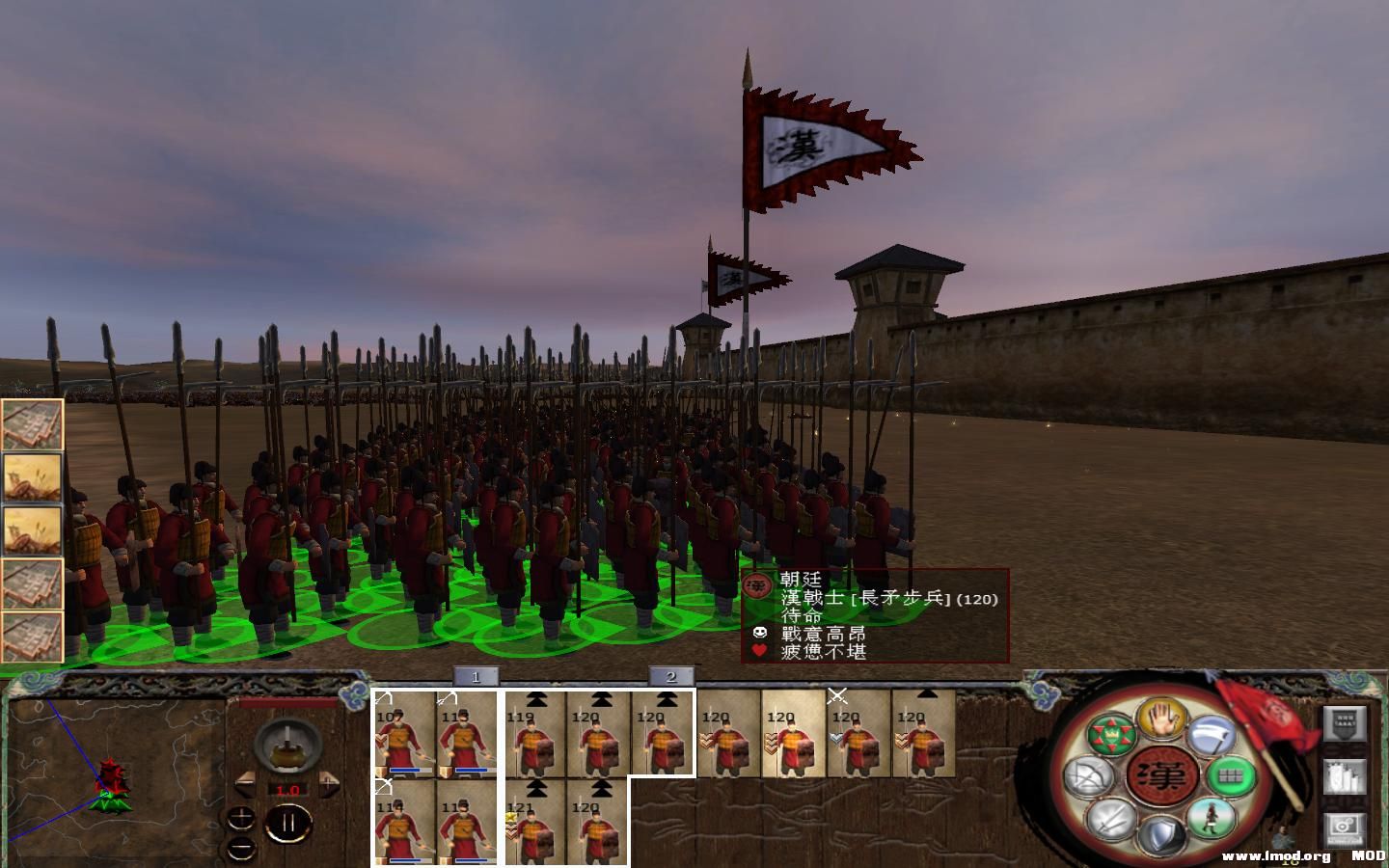Viewport: 1389px width, 868px height.
Task: Toggle guard mode with the shield icon
Action: coord(1161,831)
